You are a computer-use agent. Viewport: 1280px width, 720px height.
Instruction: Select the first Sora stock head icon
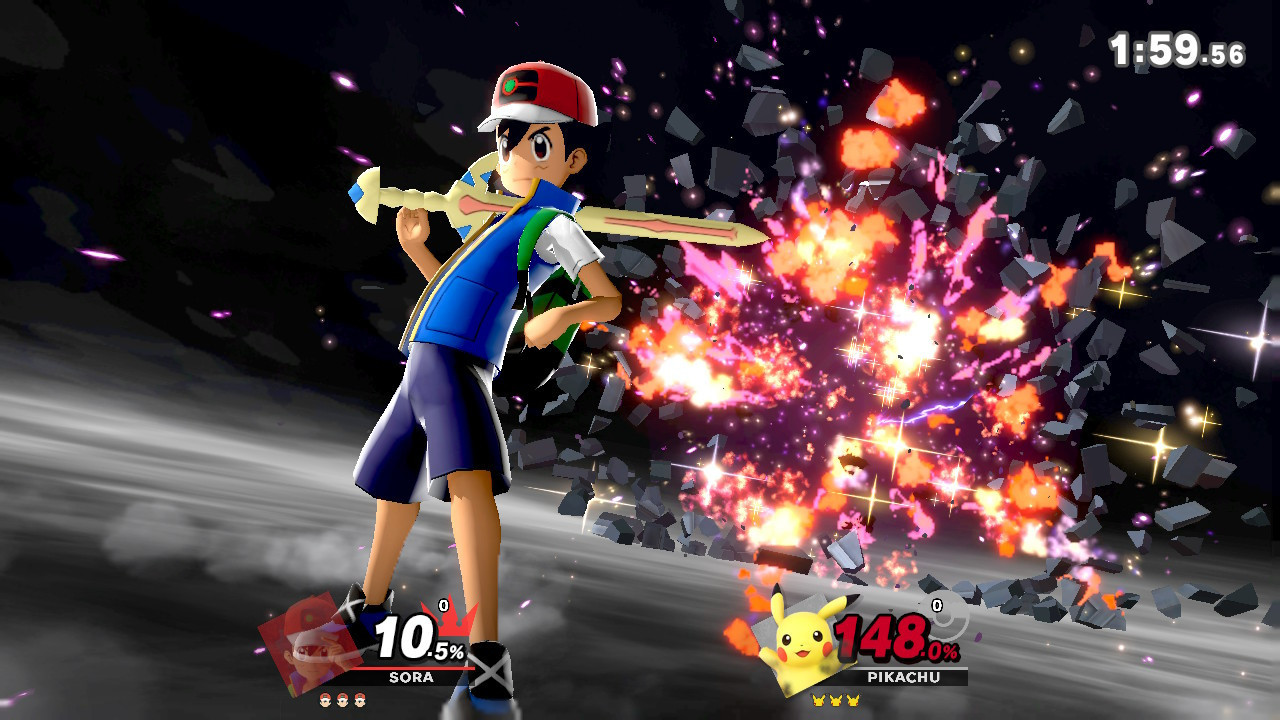click(325, 701)
